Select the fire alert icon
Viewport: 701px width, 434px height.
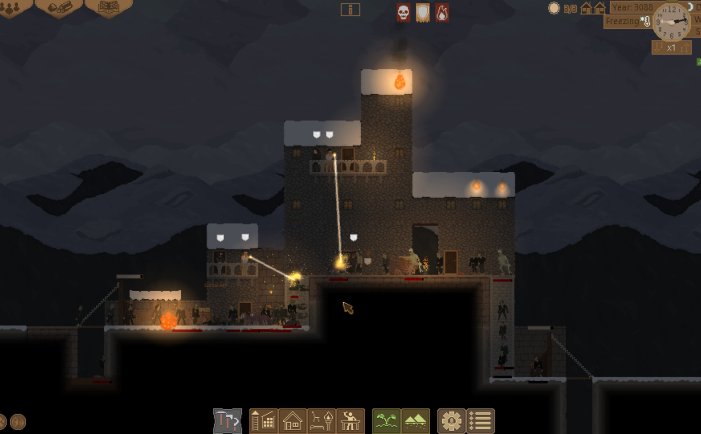coord(441,12)
